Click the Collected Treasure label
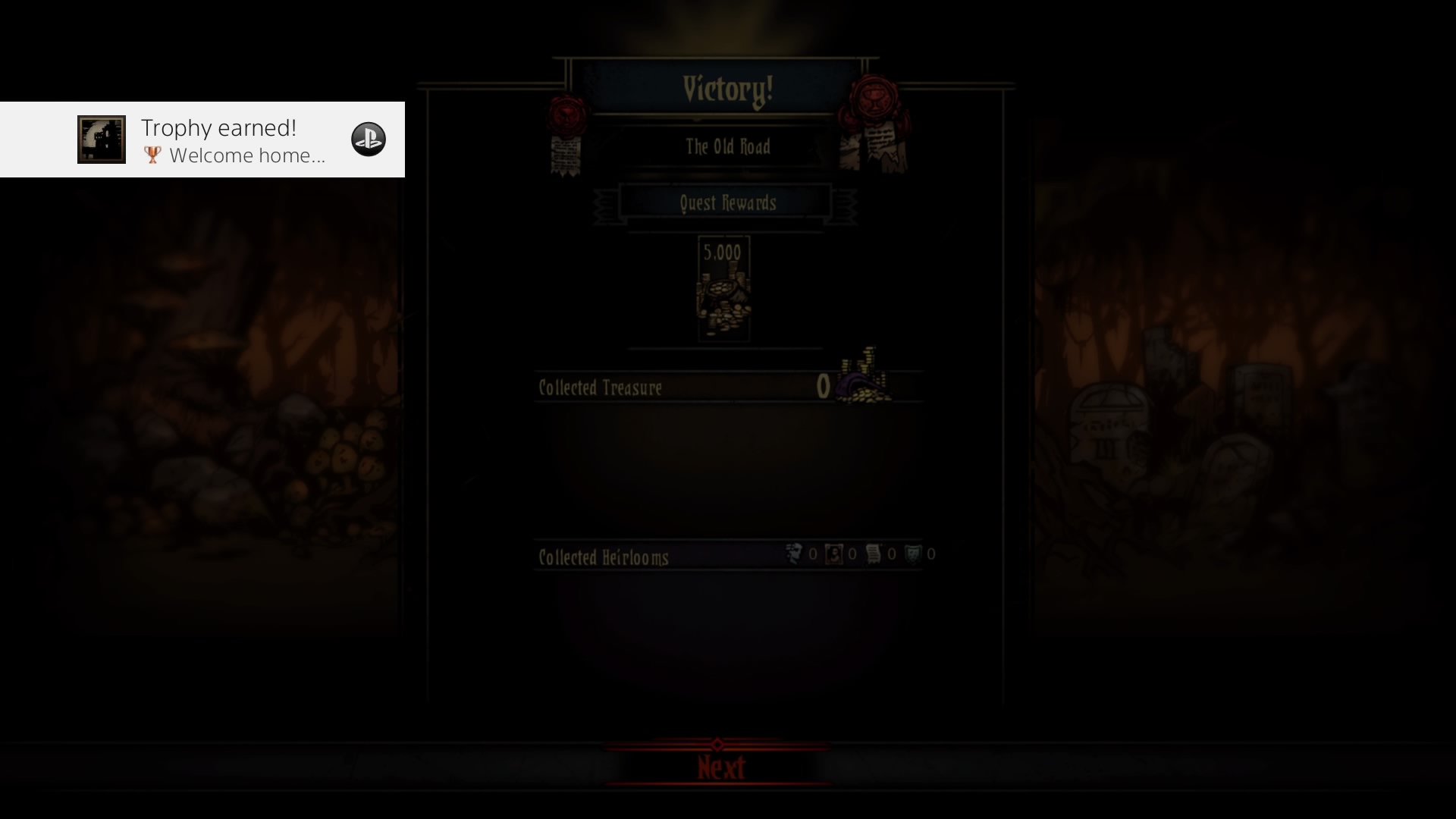Screen dimensions: 1456x819 pyautogui.click(x=600, y=388)
